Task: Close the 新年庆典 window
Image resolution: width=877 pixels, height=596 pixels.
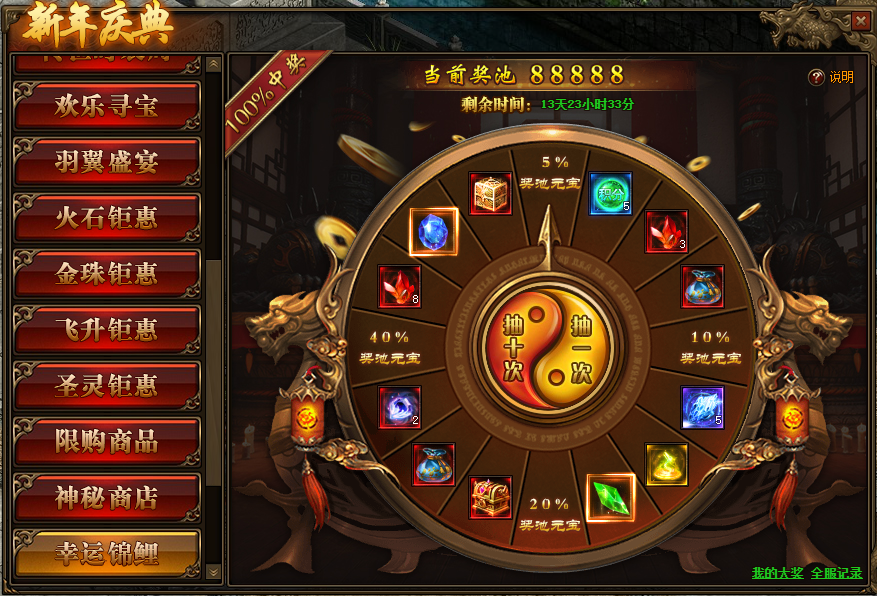Action: [860, 20]
